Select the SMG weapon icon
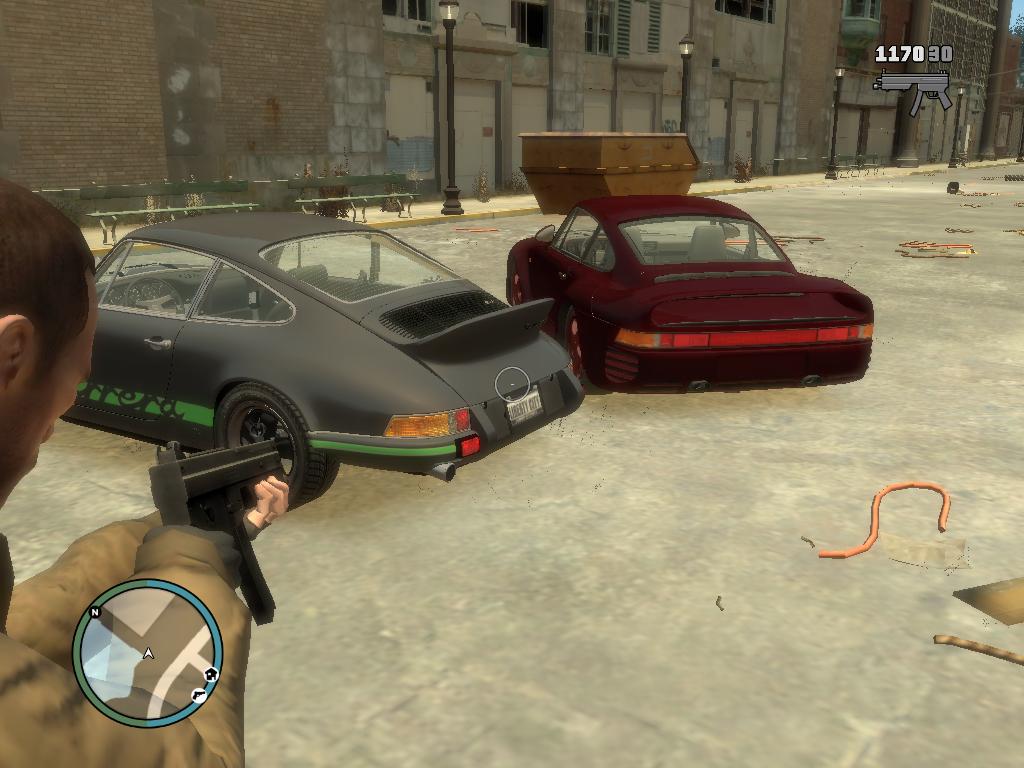1024x768 pixels. (912, 87)
